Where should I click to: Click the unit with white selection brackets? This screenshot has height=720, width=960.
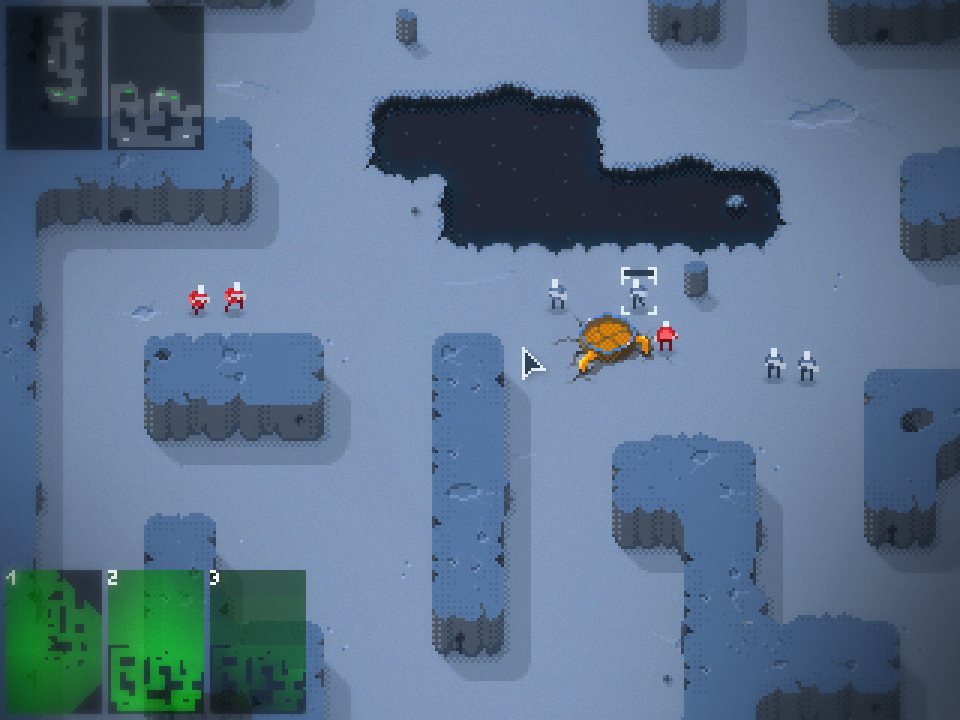click(638, 292)
